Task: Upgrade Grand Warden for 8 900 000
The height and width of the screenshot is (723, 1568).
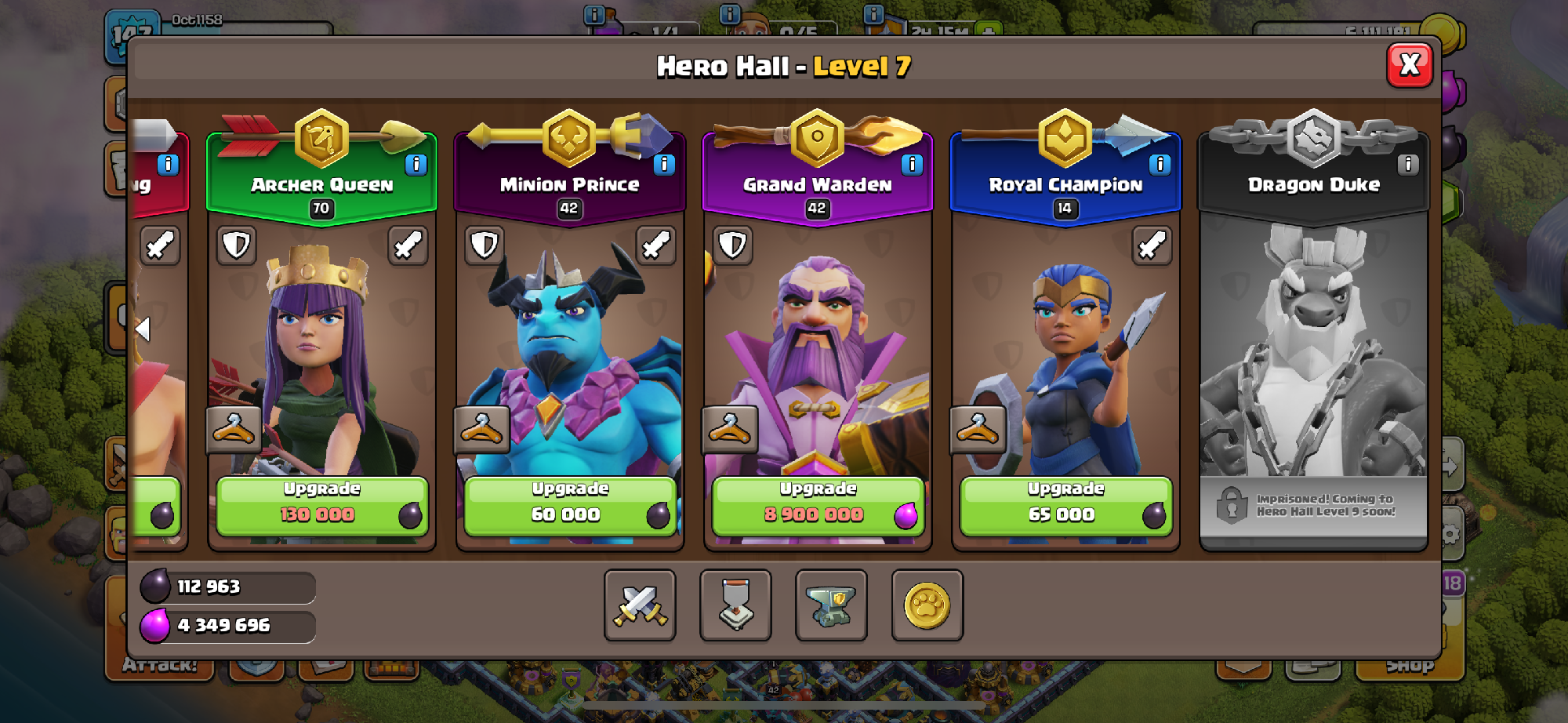Action: click(x=817, y=506)
